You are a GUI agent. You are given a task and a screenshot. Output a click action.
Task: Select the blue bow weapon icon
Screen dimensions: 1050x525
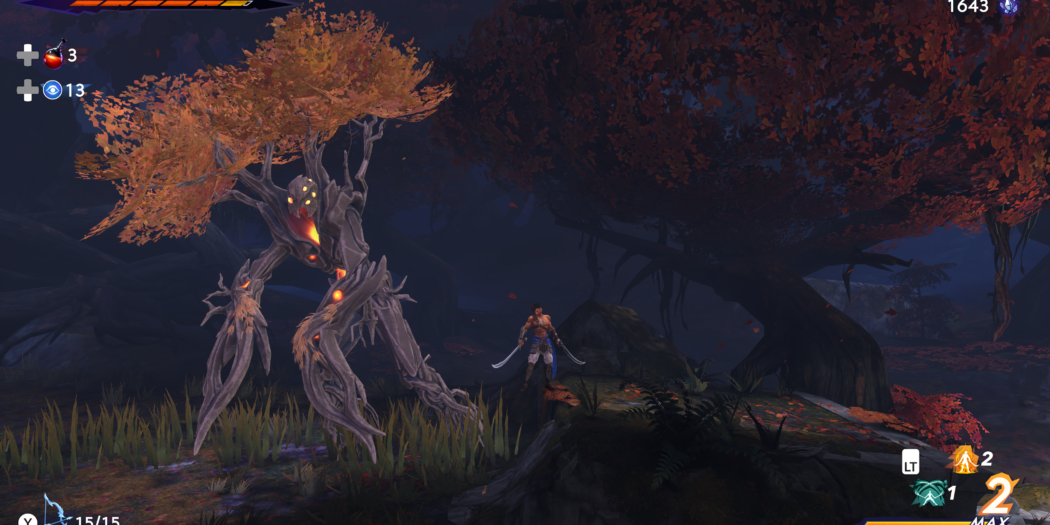tap(55, 512)
